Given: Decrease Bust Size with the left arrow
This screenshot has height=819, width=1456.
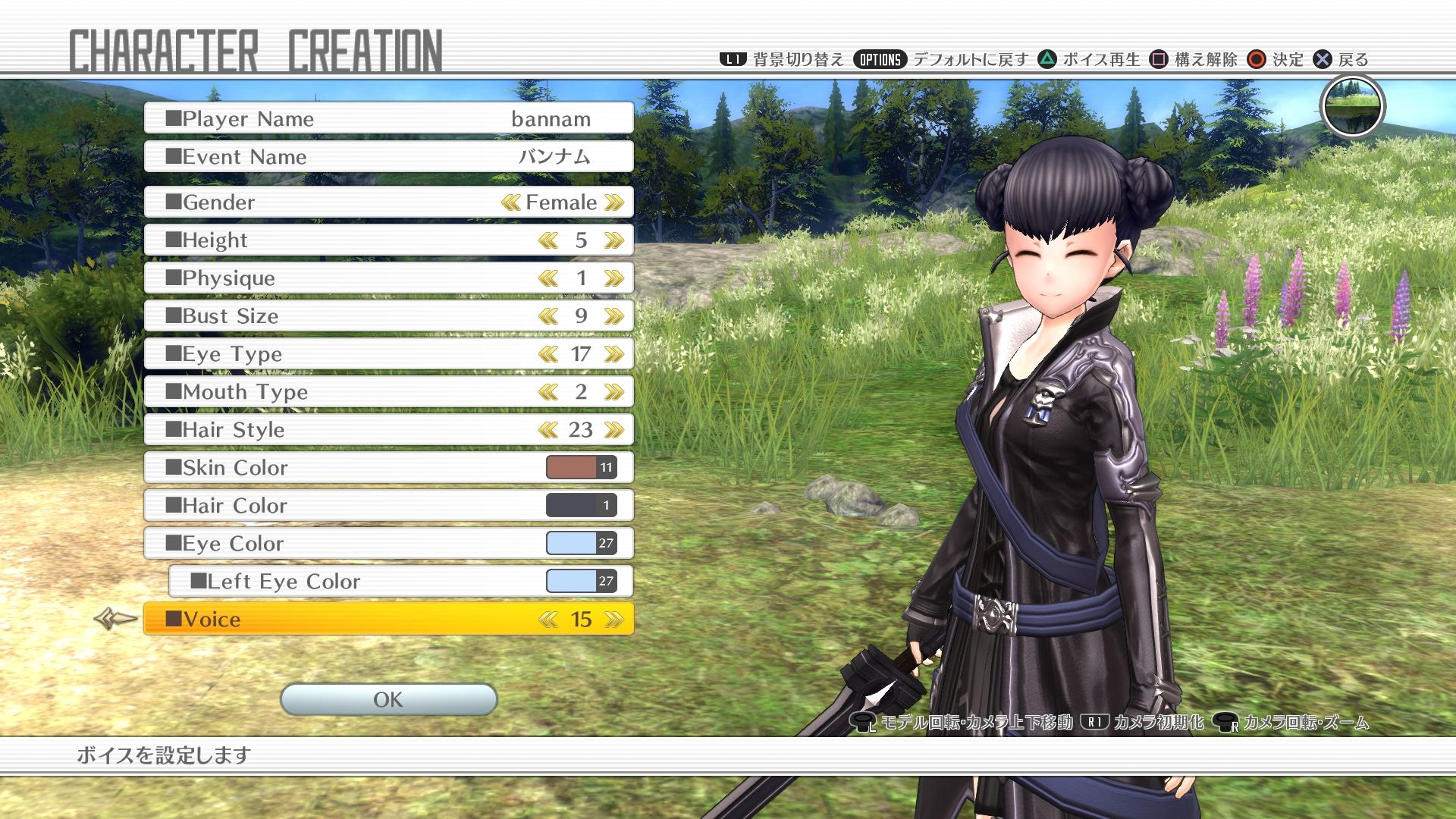Looking at the screenshot, I should 548,315.
